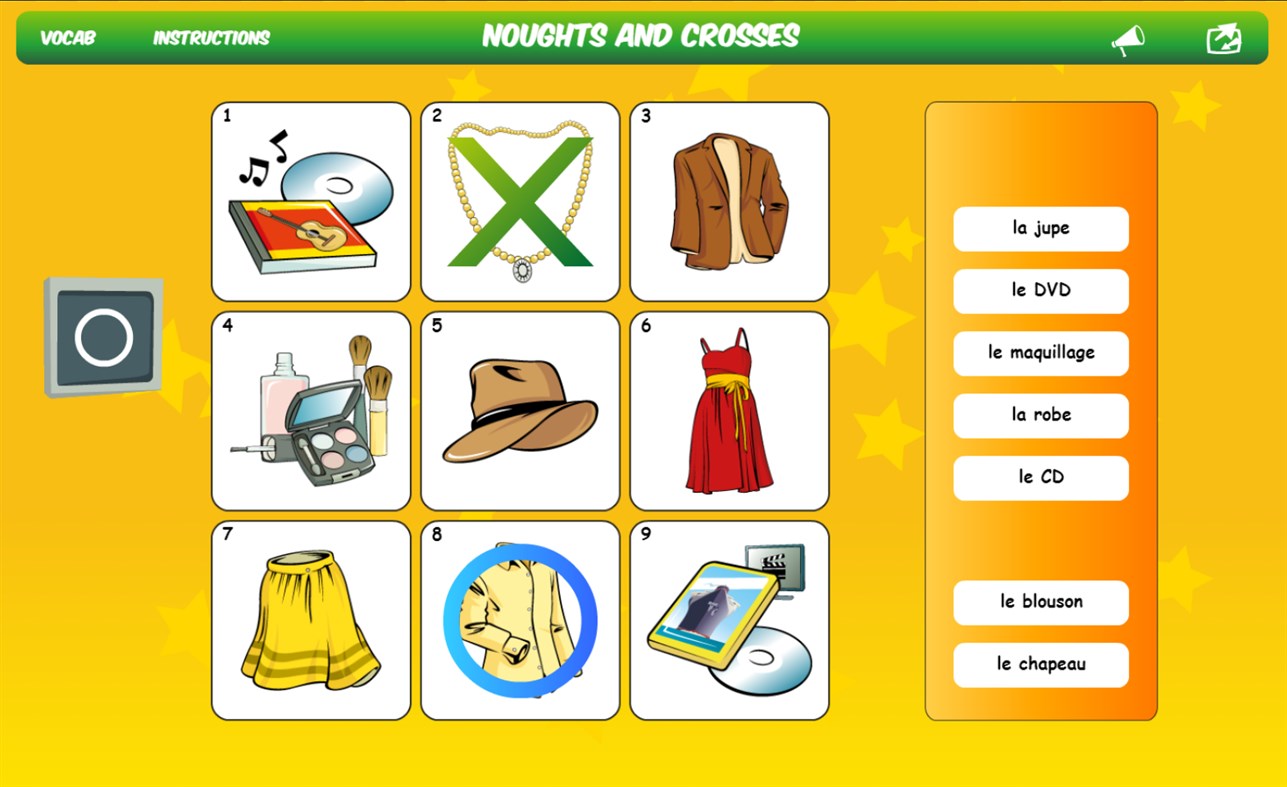The height and width of the screenshot is (787, 1287).
Task: Choose 'le maquillage' from the word list
Action: (x=1041, y=353)
